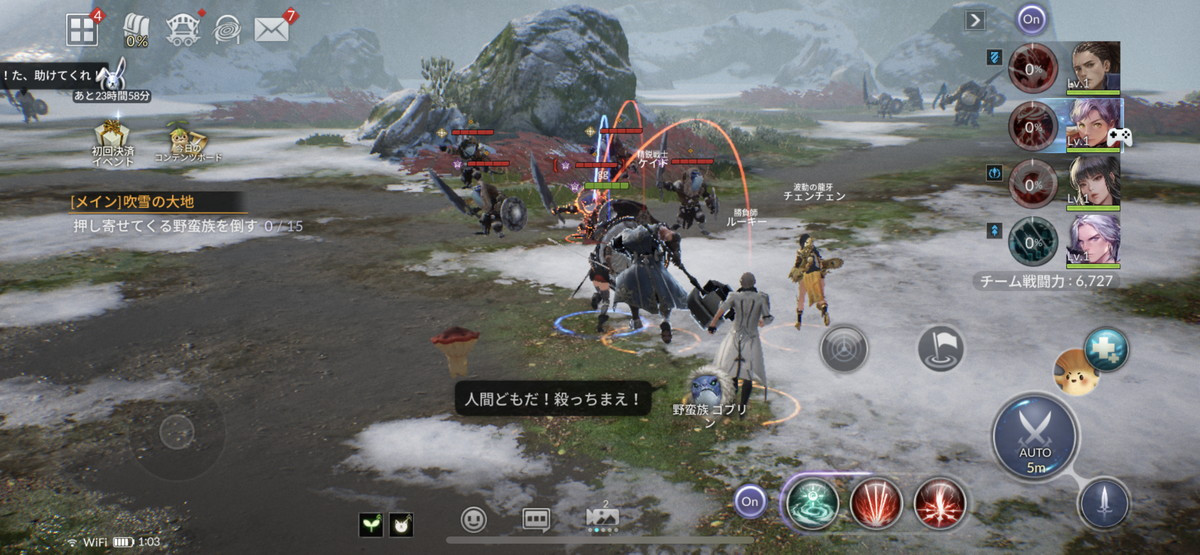Tap the teal heal plus button
Image resolution: width=1200 pixels, height=555 pixels.
[1106, 349]
